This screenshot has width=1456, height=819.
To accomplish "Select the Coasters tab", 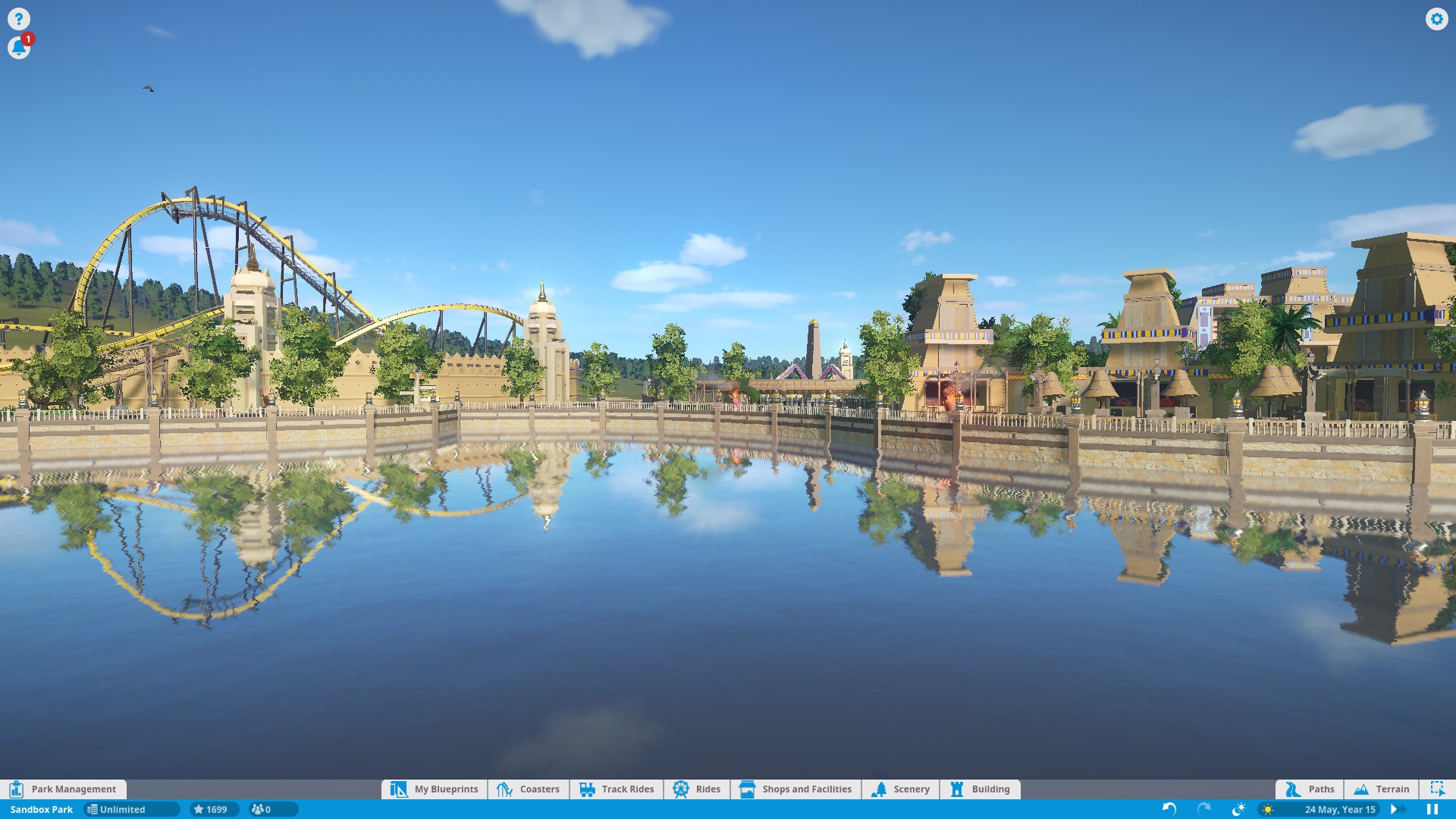I will tap(529, 789).
